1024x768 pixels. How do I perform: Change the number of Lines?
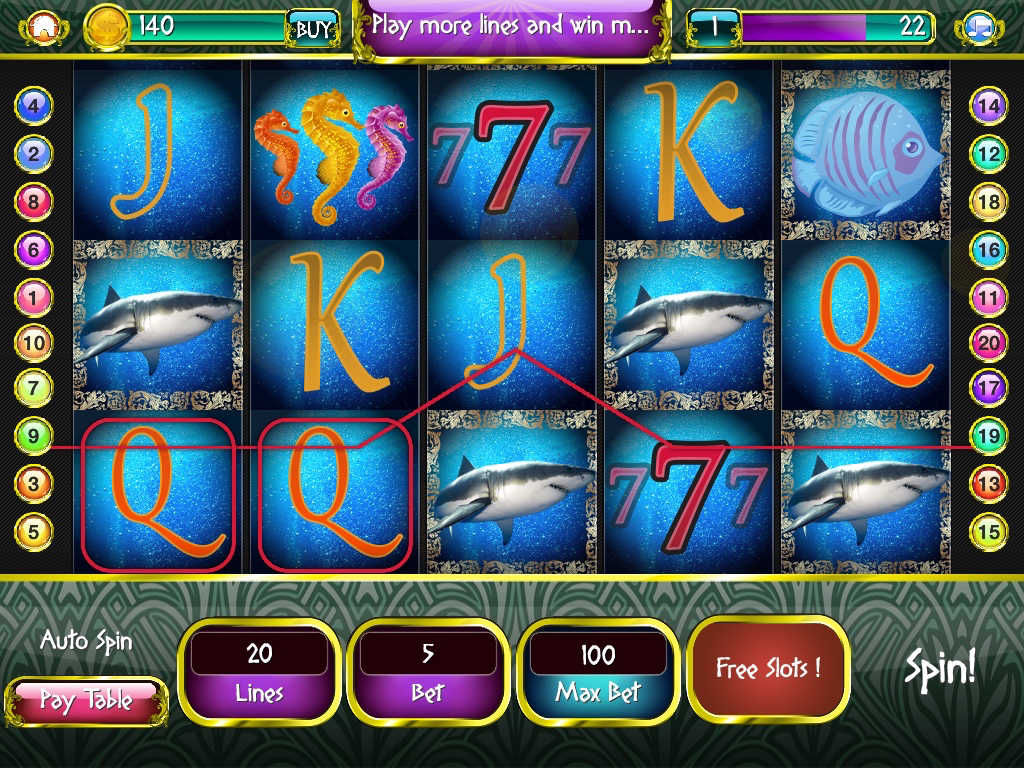[x=259, y=671]
